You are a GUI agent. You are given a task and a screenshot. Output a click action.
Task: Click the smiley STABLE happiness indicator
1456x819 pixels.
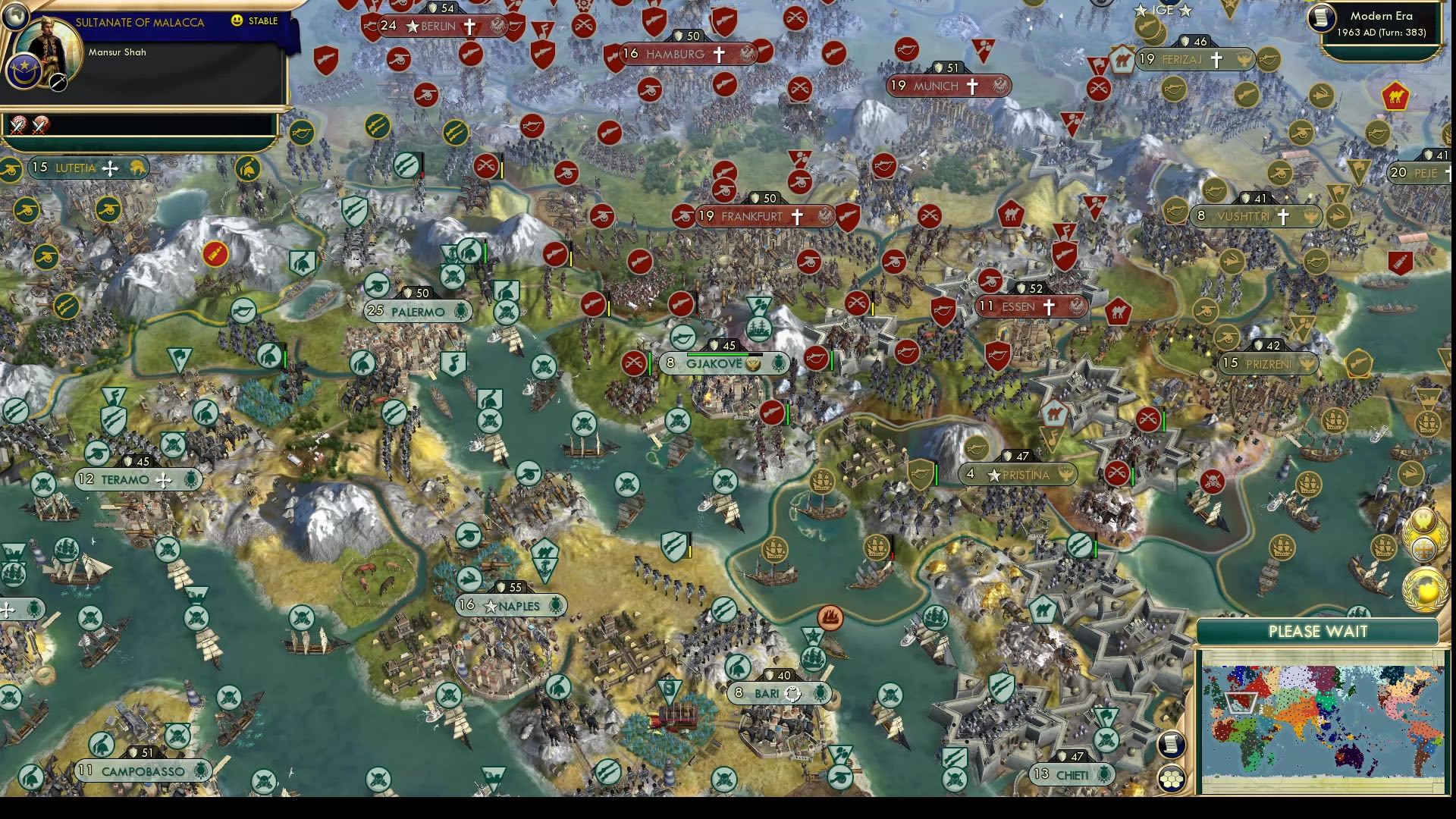coord(237,21)
